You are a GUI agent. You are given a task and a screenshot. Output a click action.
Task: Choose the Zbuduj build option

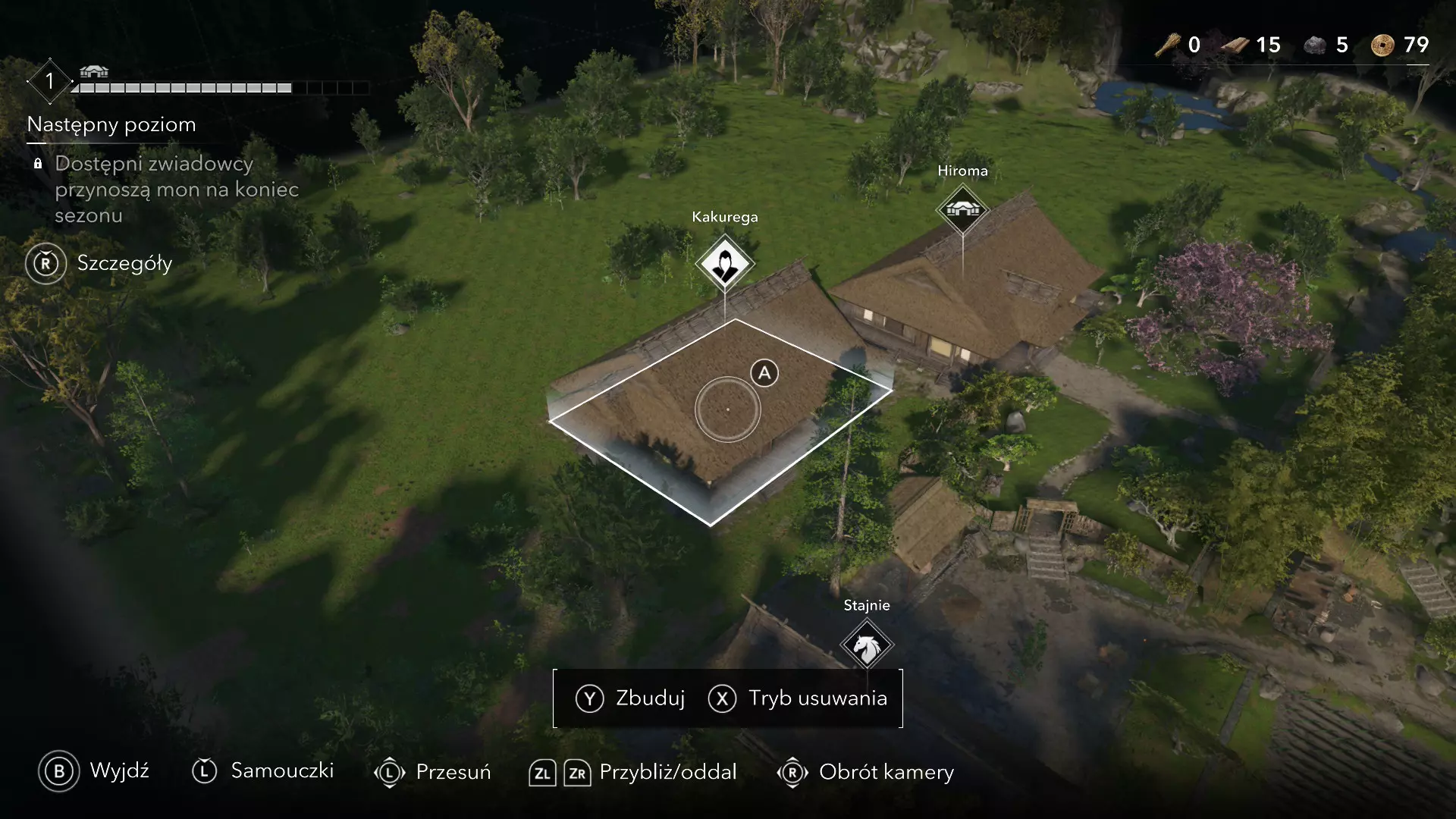click(631, 698)
